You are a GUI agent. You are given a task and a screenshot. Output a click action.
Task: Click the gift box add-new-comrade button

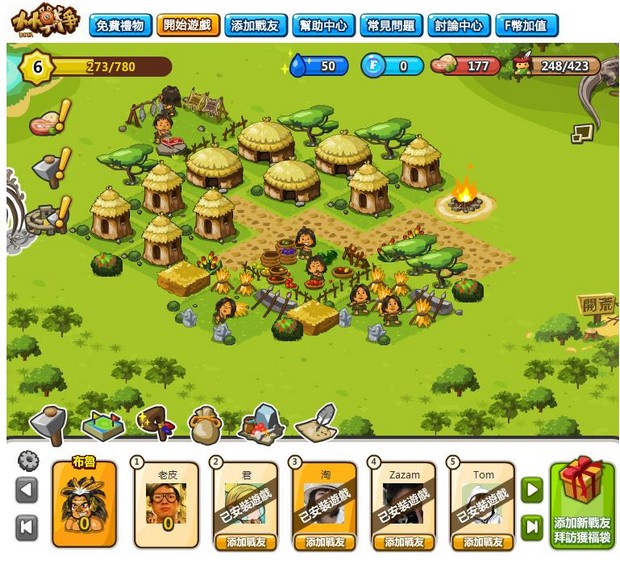coord(581,503)
